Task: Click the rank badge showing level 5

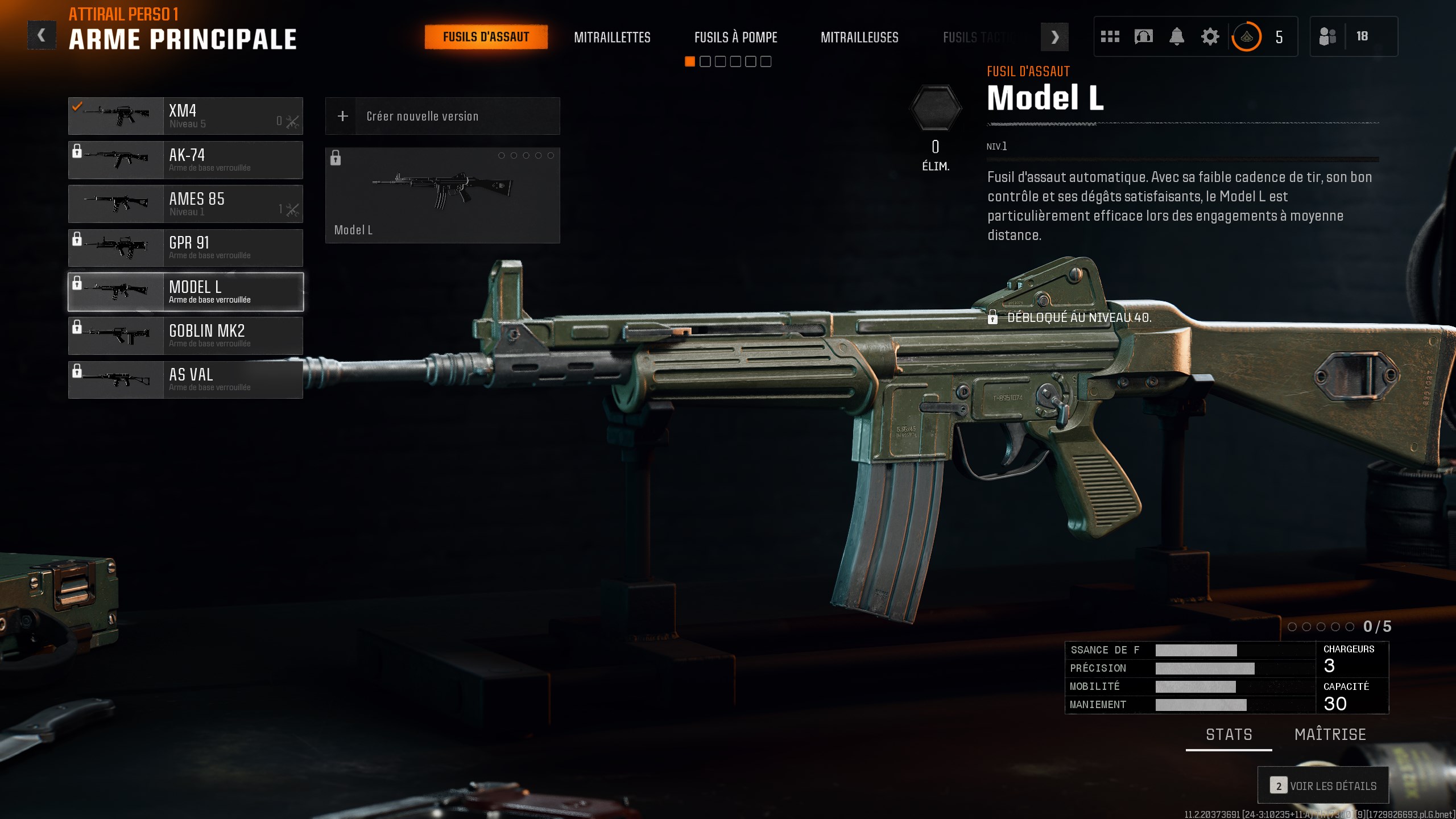Action: [x=1246, y=36]
